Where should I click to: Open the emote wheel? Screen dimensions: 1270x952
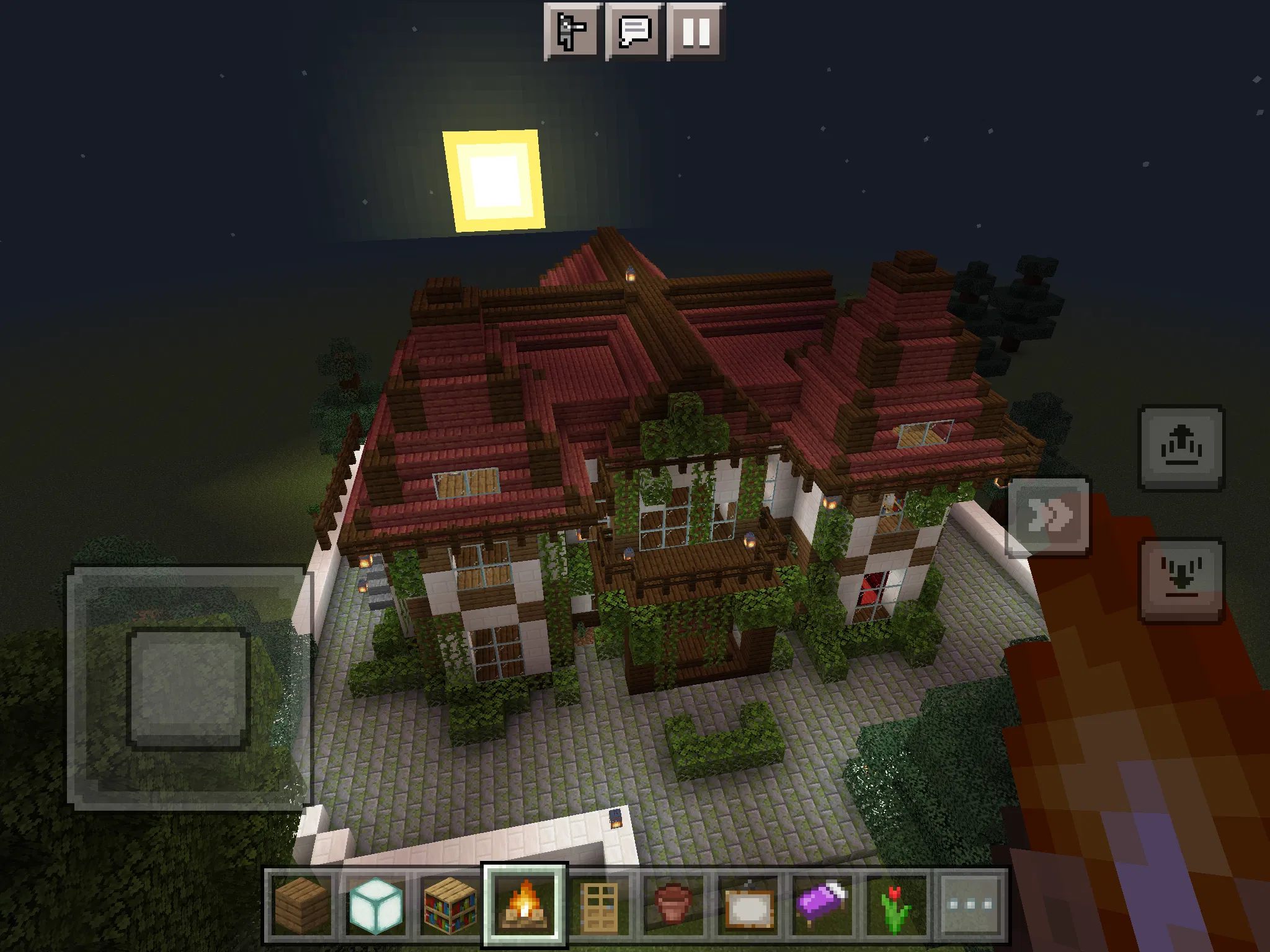572,32
